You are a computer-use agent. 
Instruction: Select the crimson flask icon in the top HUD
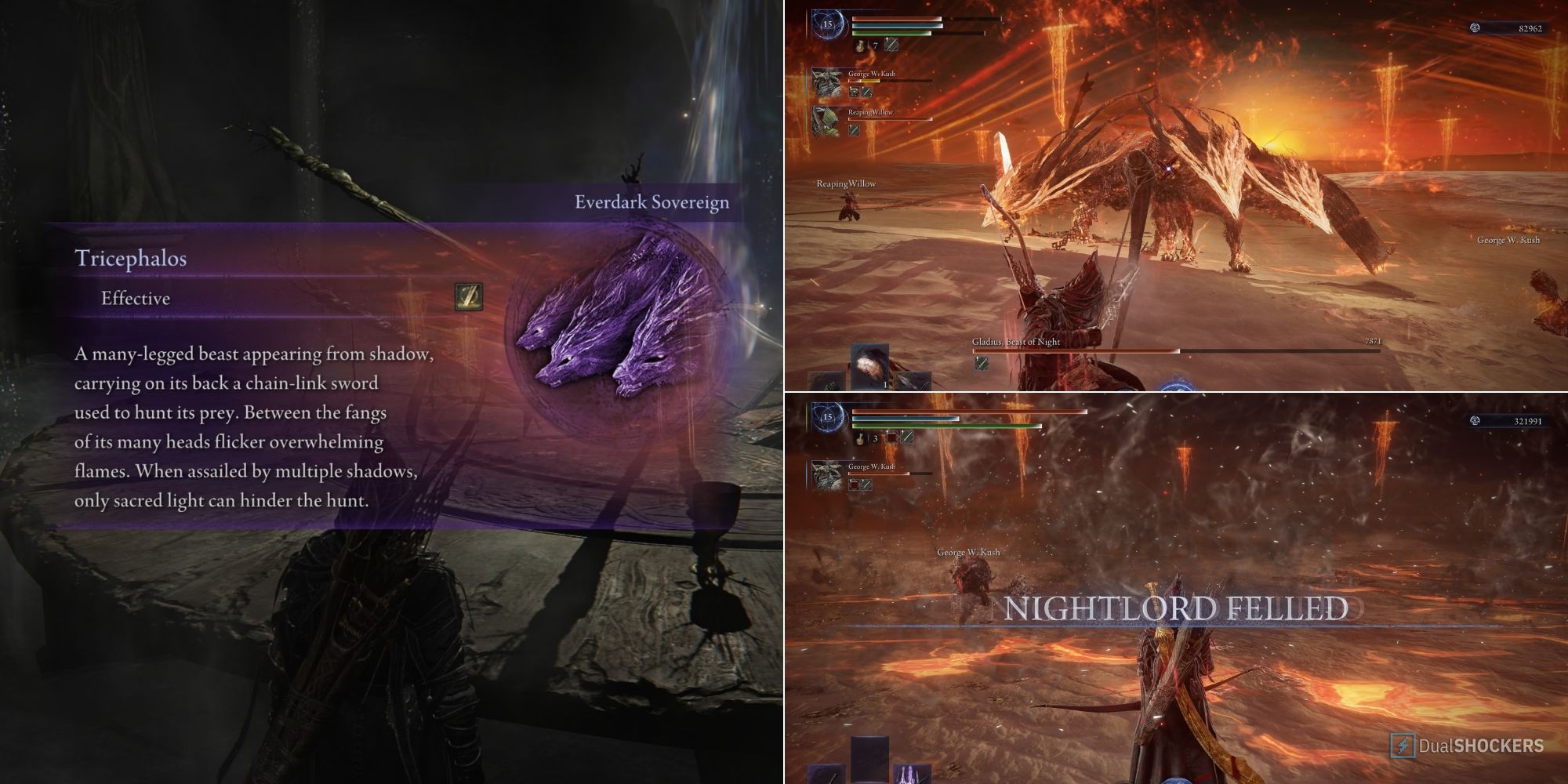(x=860, y=45)
